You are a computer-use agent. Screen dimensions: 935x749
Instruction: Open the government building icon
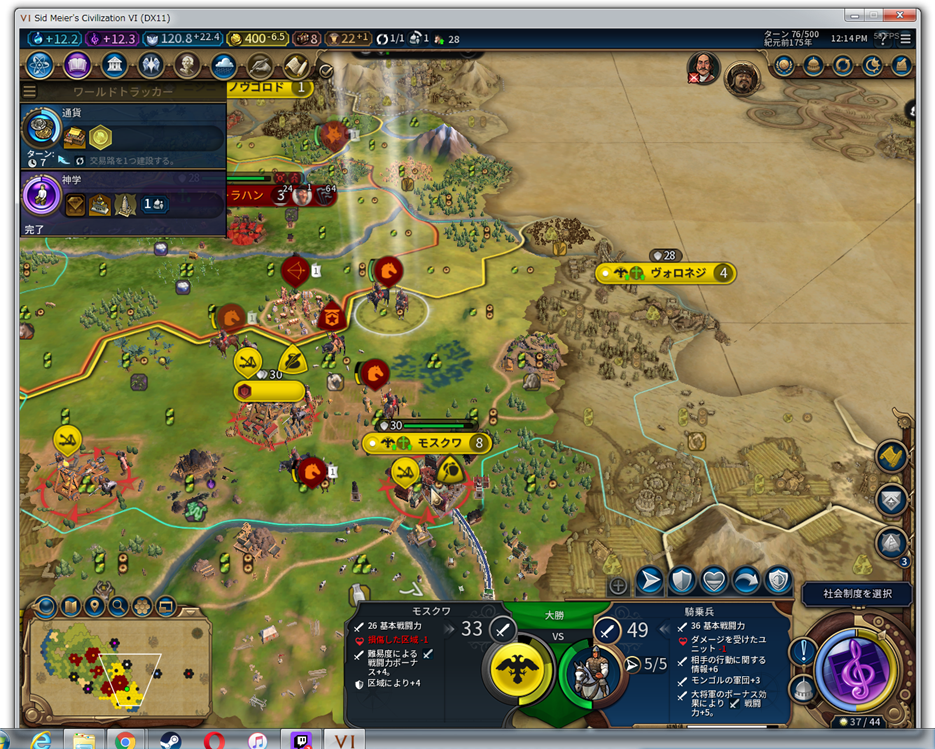click(114, 66)
